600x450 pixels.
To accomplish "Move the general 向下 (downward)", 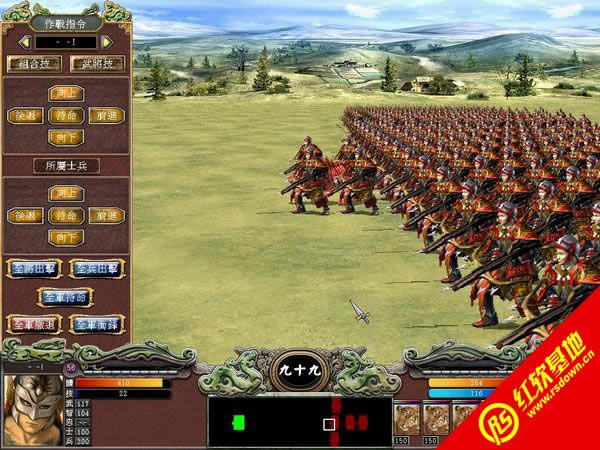I will 64,138.
